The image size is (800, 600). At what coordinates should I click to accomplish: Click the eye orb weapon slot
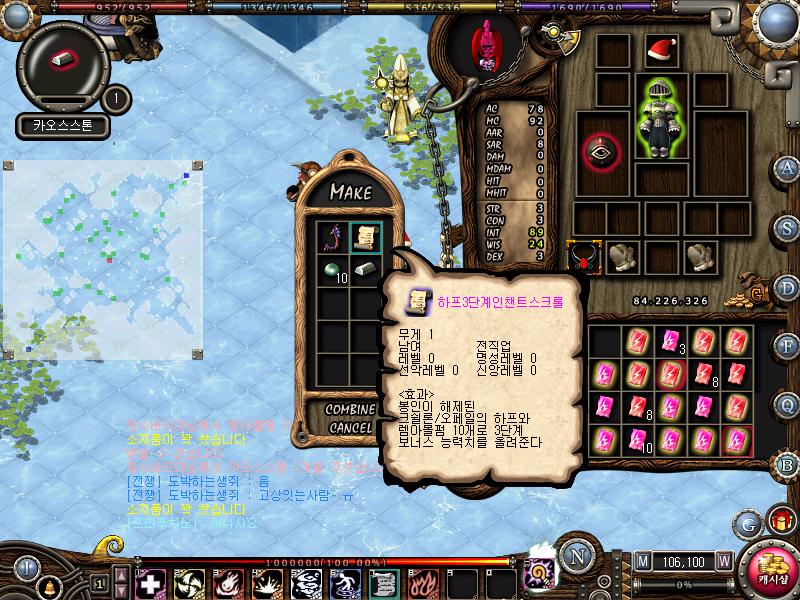pos(602,150)
